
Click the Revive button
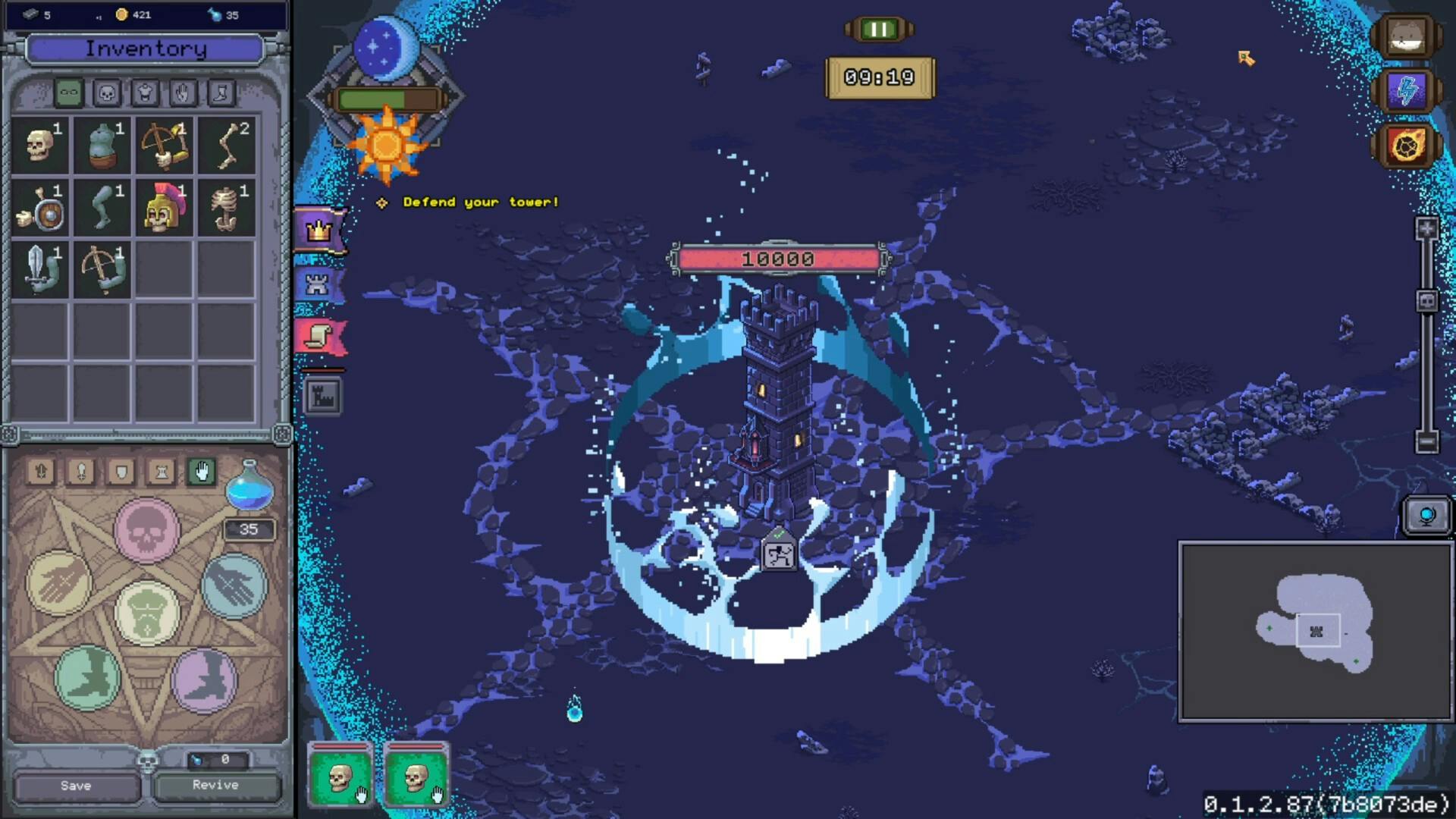[215, 786]
